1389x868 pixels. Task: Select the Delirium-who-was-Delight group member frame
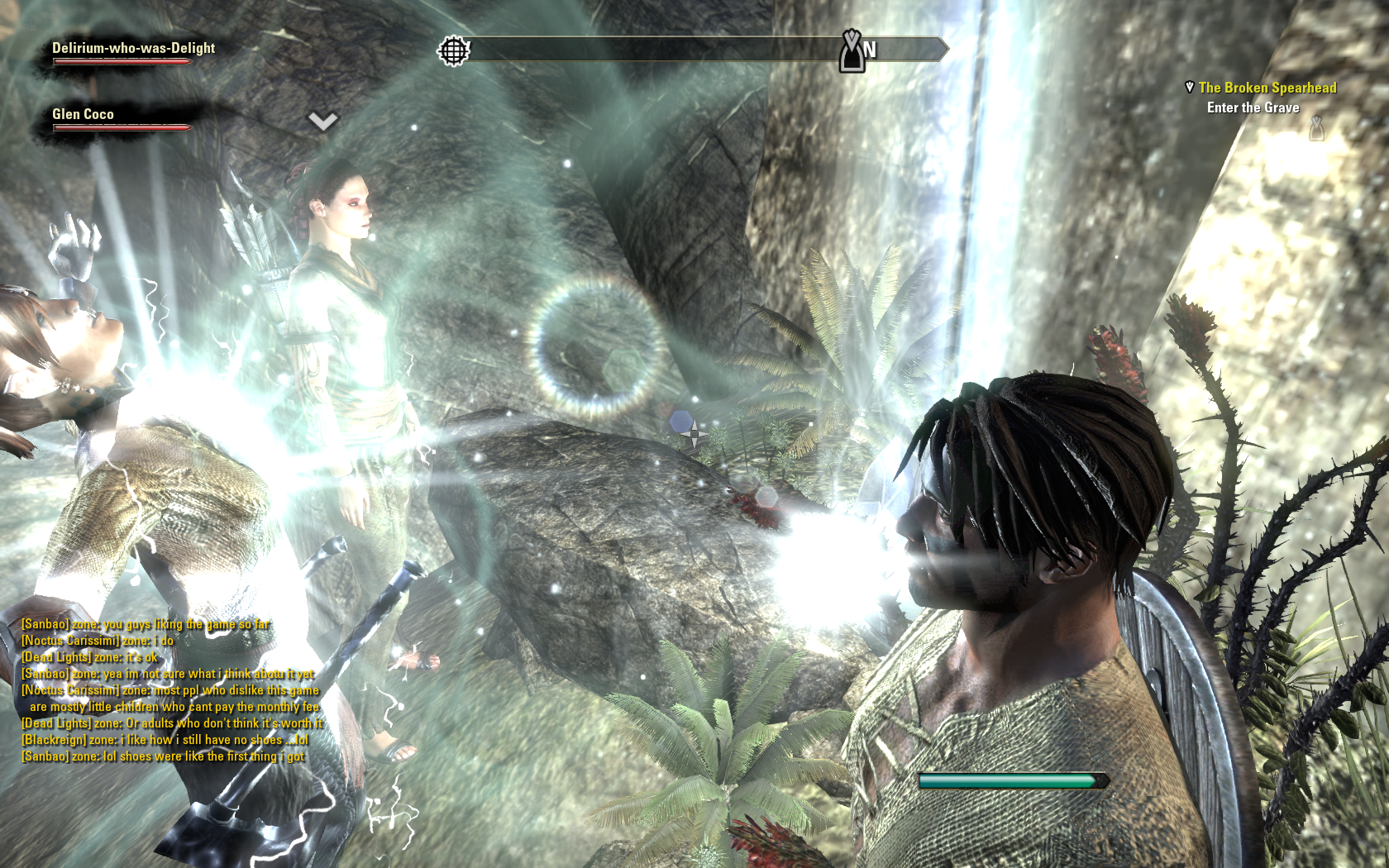[132, 50]
